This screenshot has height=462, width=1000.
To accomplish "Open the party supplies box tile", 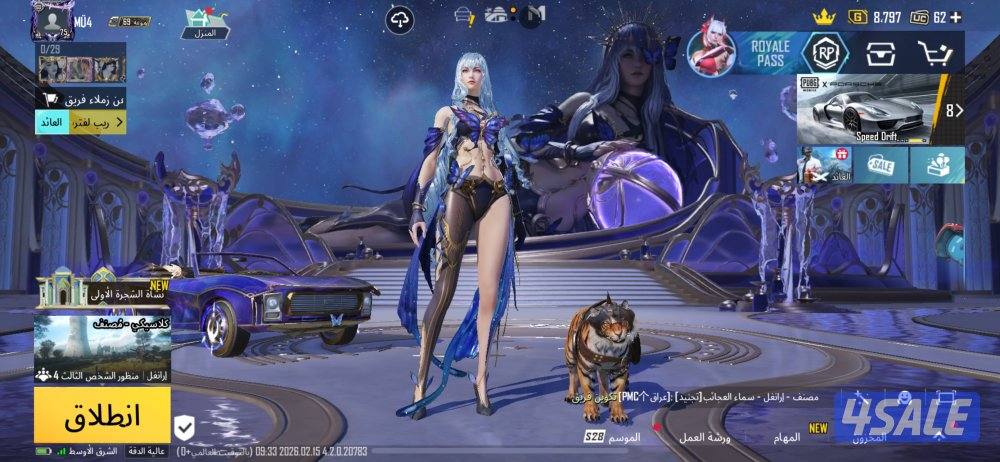I will coord(937,165).
